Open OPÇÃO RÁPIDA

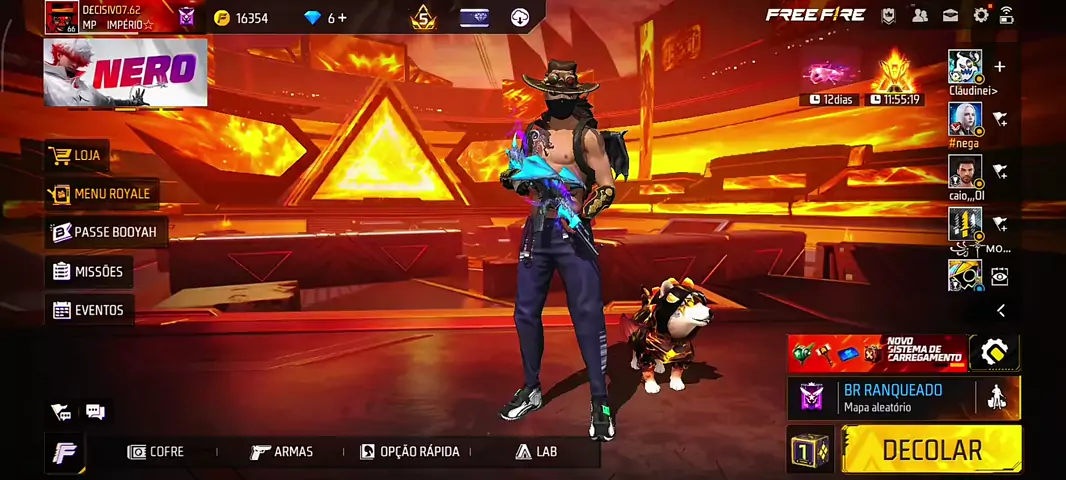point(410,452)
